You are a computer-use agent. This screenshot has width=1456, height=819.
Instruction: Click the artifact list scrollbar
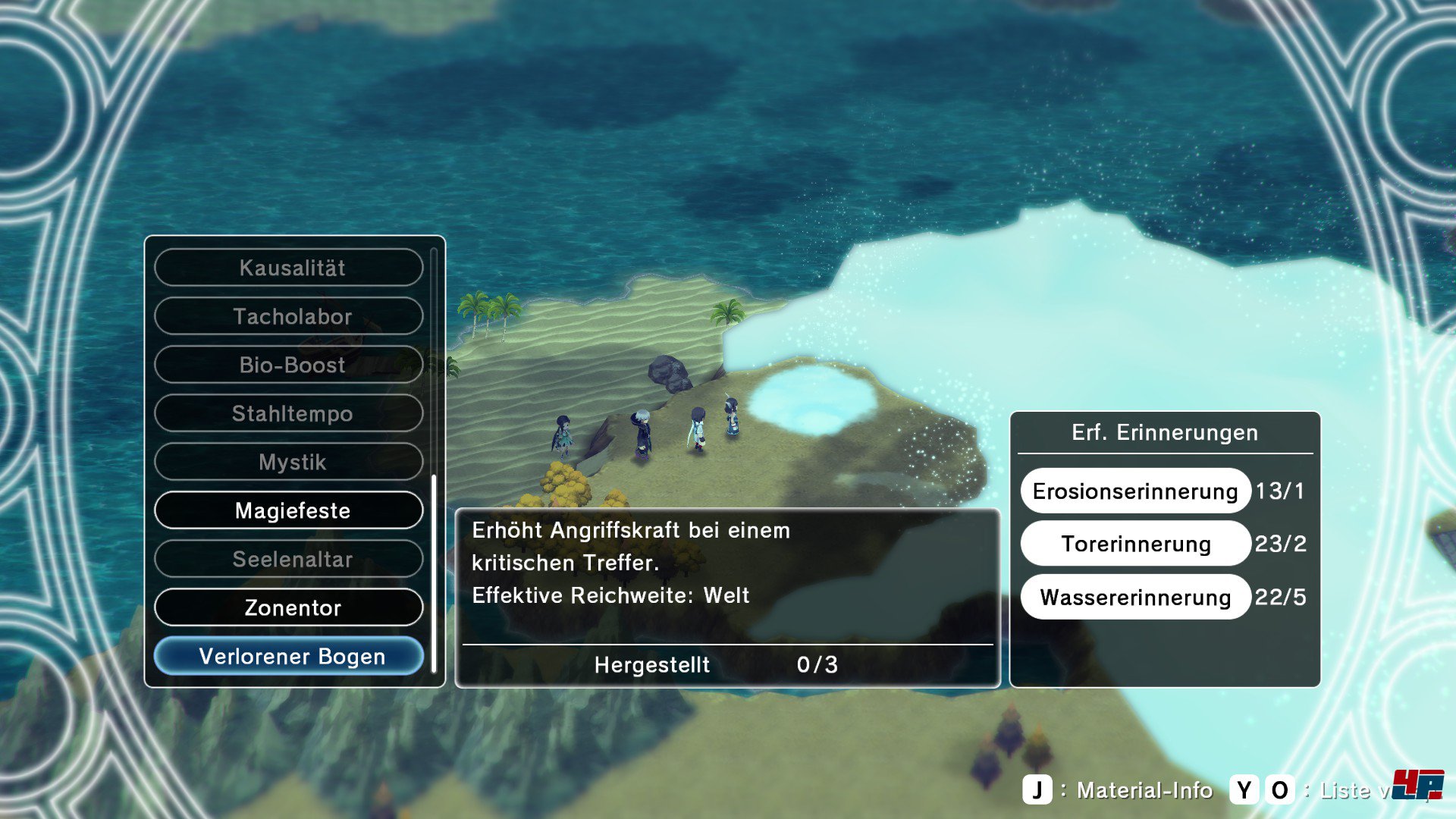(x=434, y=573)
